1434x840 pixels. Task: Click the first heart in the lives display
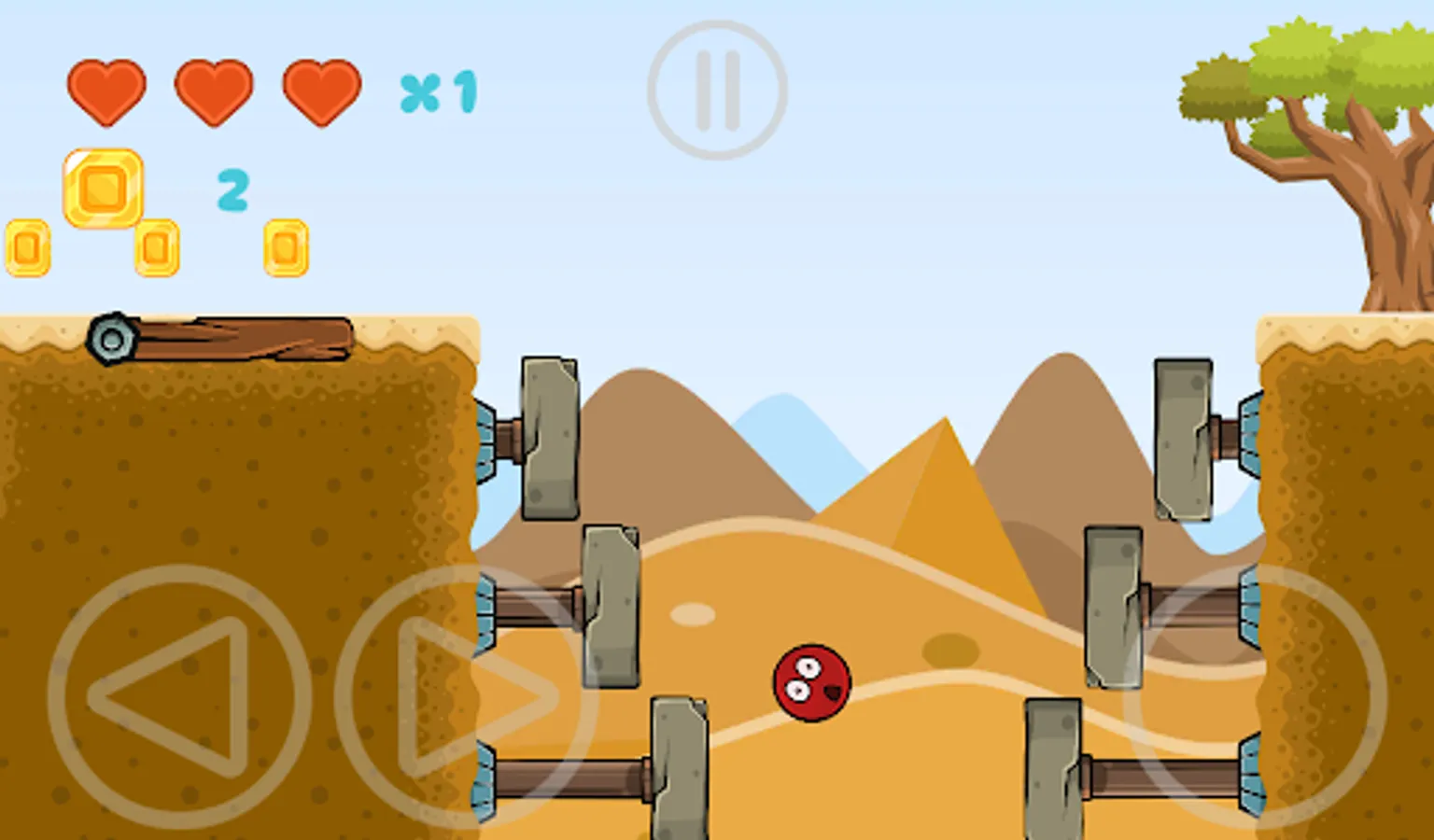105,93
